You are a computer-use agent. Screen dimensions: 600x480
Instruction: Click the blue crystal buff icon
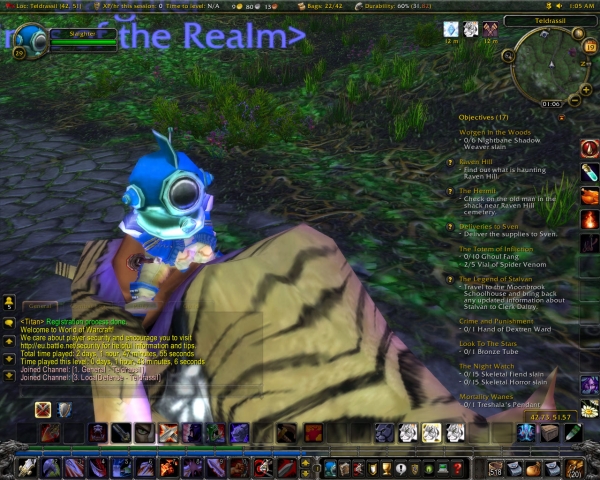450,29
